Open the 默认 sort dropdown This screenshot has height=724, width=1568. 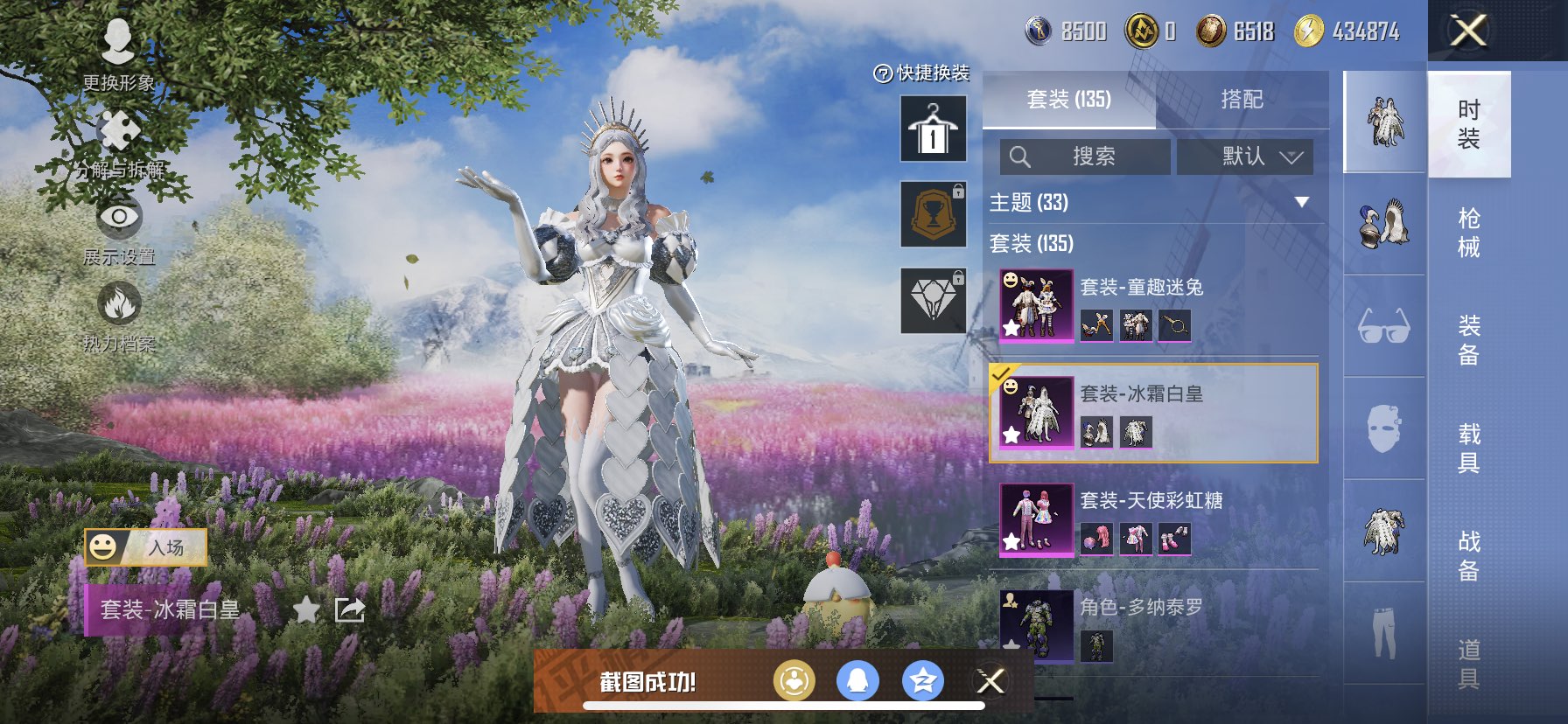(1245, 157)
